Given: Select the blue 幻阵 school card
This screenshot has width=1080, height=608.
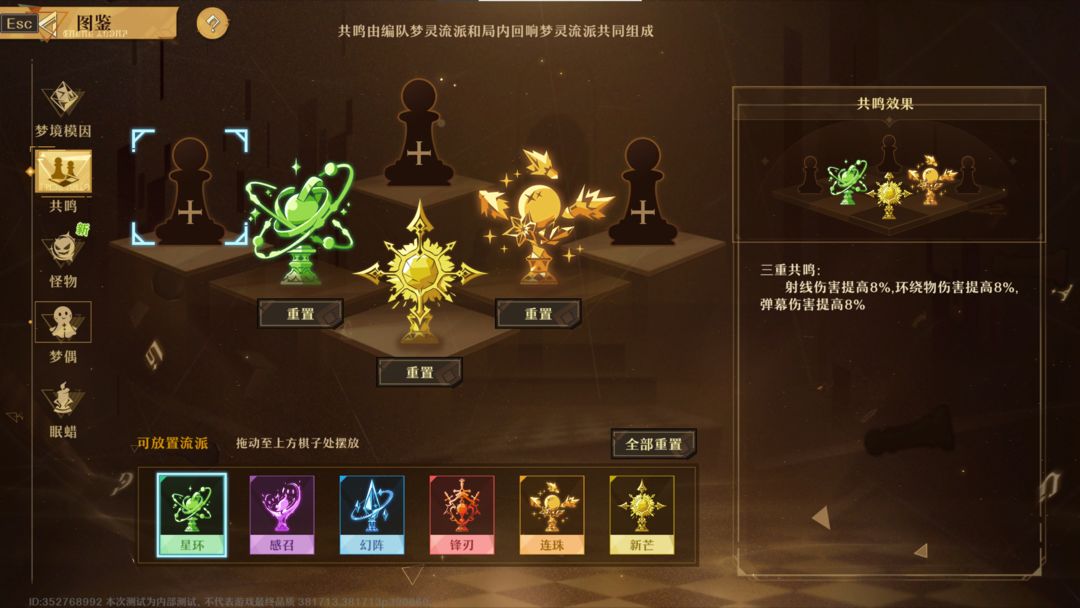Looking at the screenshot, I should coord(372,514).
